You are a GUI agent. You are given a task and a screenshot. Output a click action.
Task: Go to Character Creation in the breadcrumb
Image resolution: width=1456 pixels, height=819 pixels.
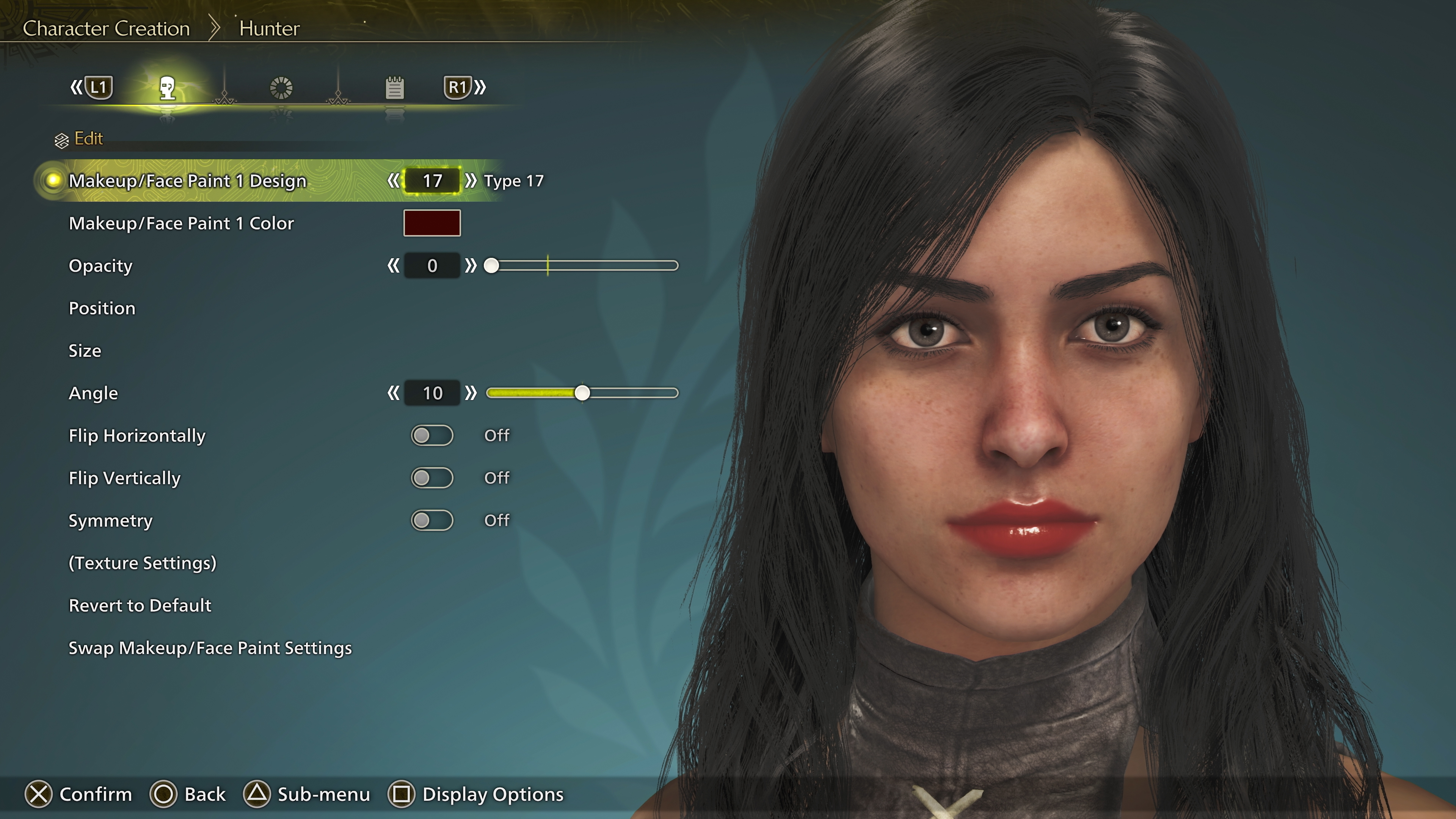pyautogui.click(x=106, y=28)
